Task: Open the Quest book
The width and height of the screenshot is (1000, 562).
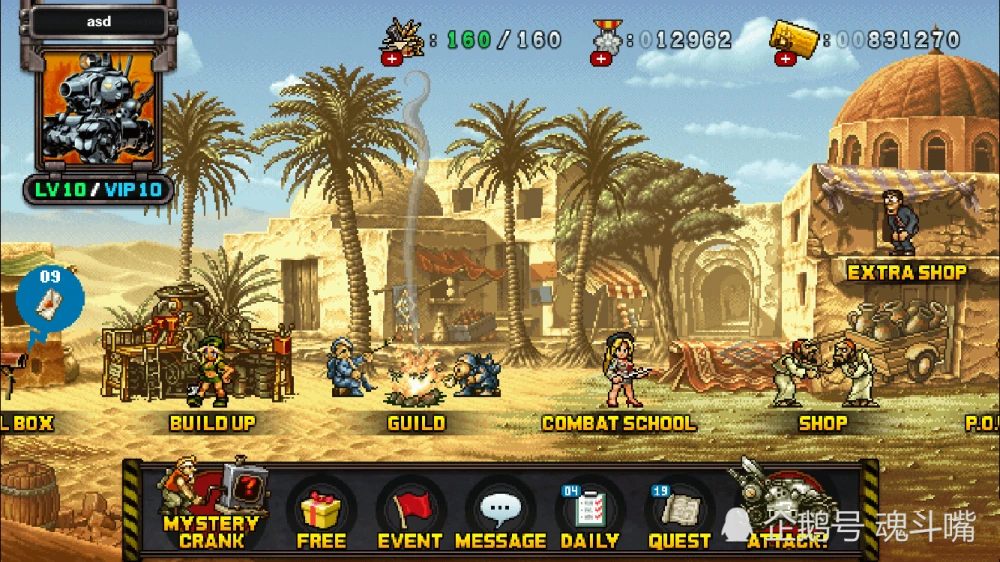Action: [x=679, y=514]
